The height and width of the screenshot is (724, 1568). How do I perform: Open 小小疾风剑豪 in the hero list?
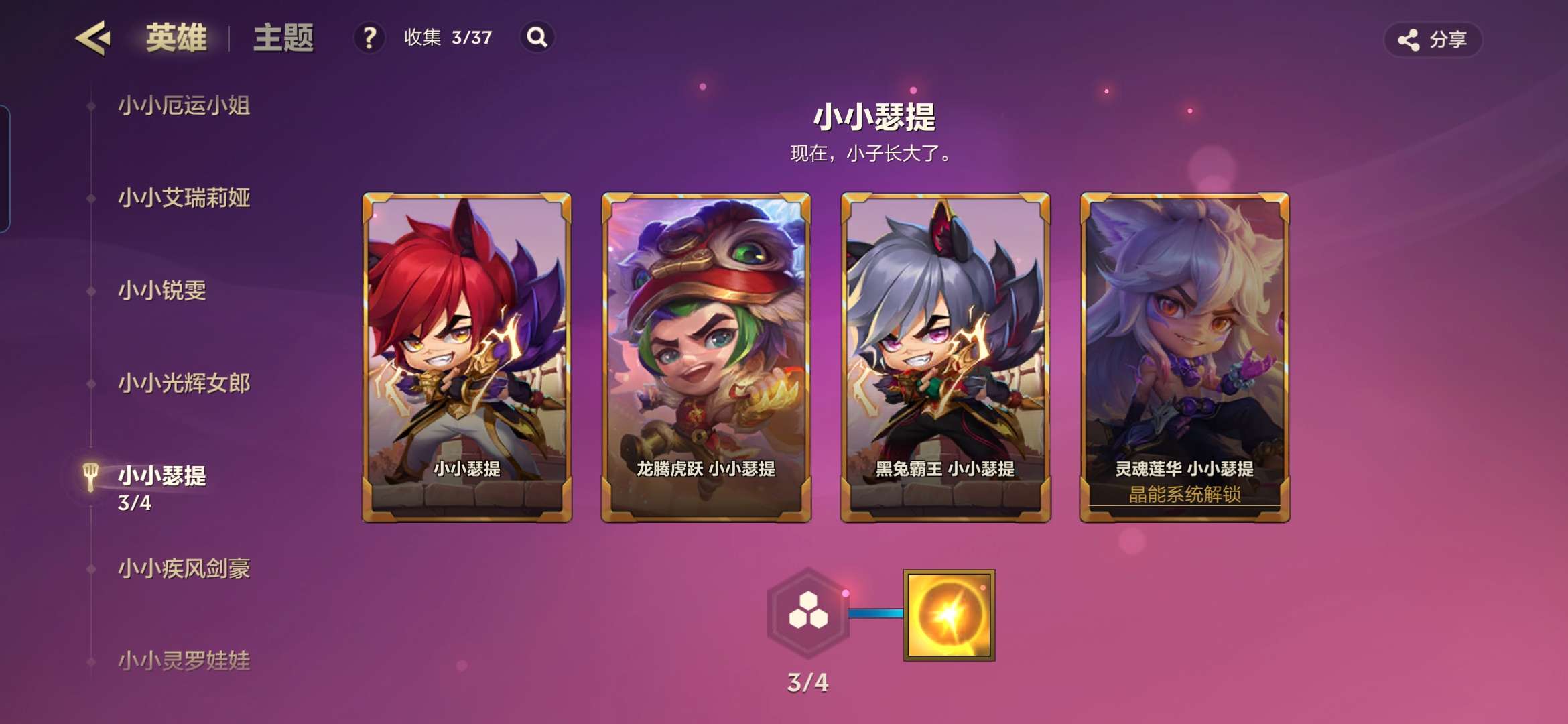point(184,568)
